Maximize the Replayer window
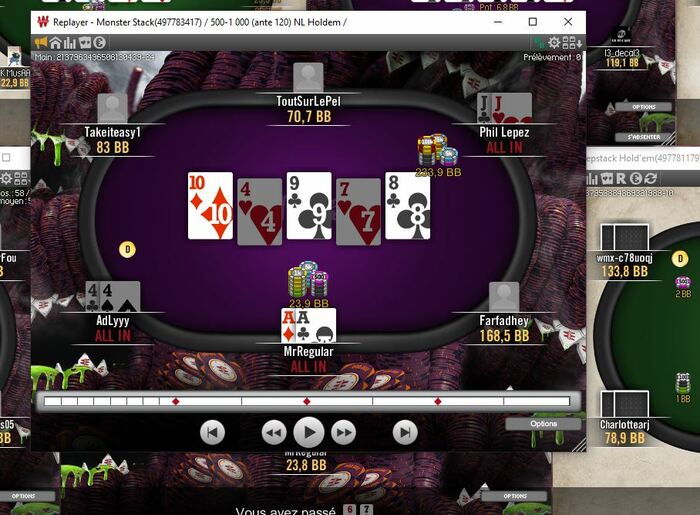This screenshot has width=700, height=515. 532,21
